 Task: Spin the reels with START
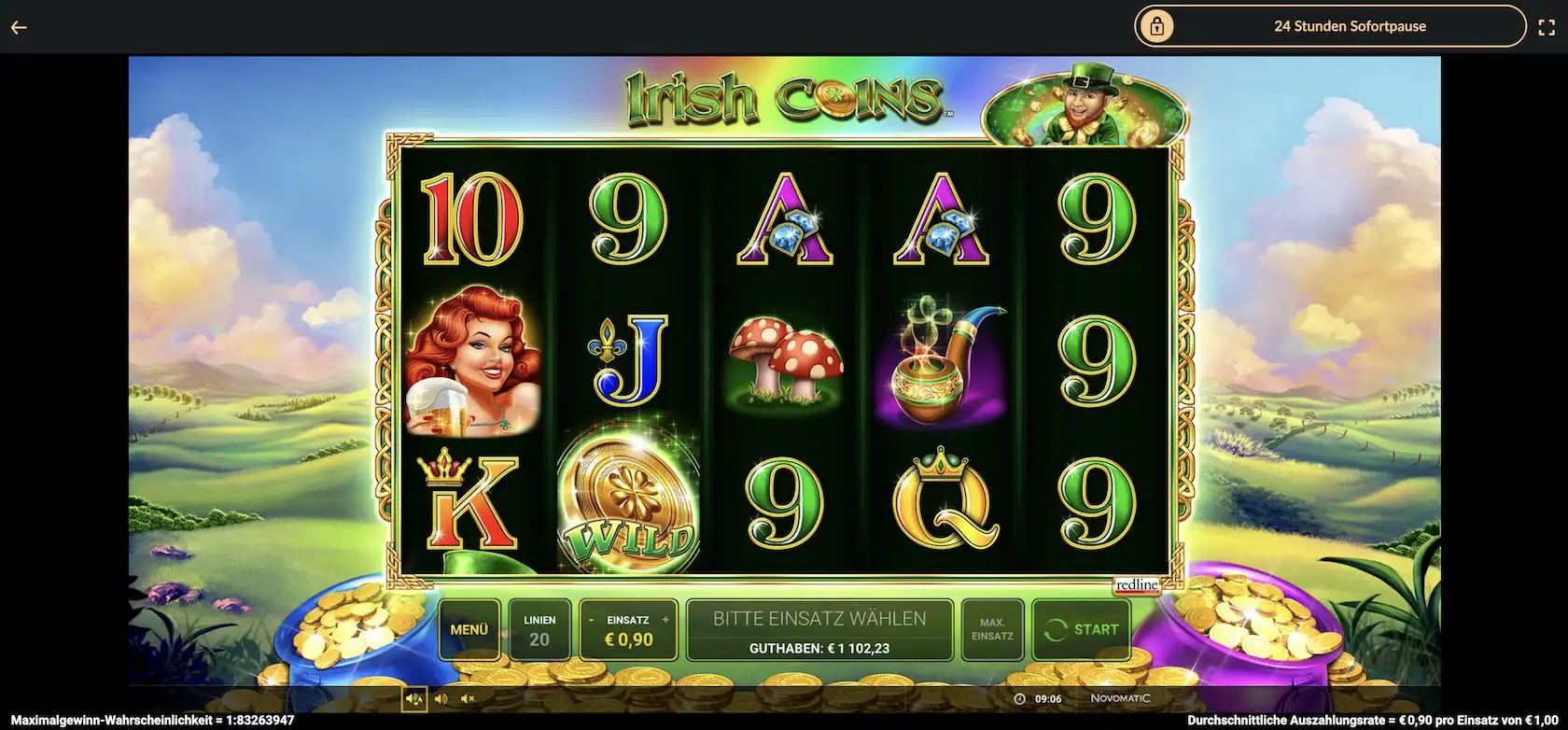[1082, 630]
